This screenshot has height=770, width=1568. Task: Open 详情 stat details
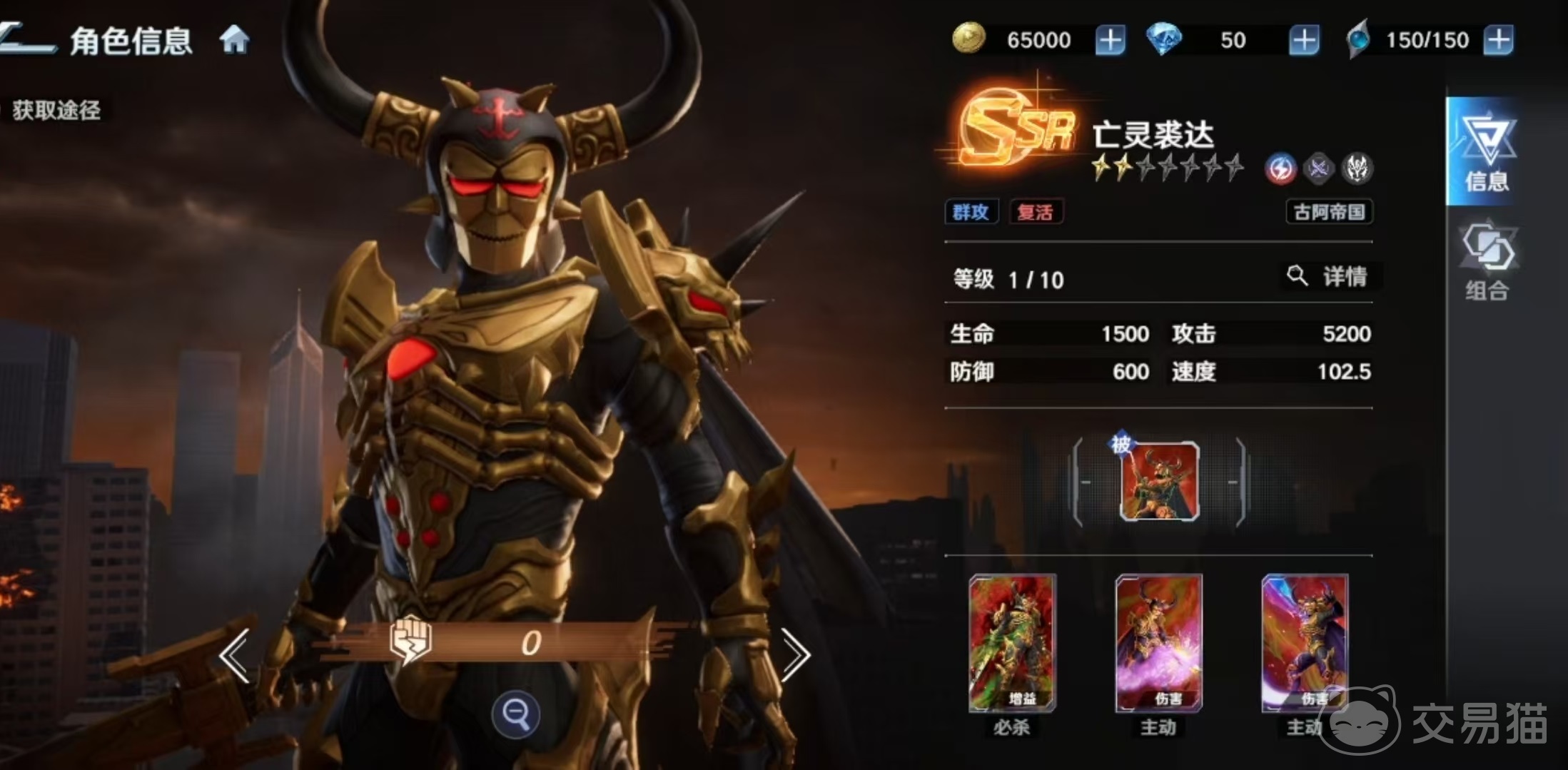1330,276
